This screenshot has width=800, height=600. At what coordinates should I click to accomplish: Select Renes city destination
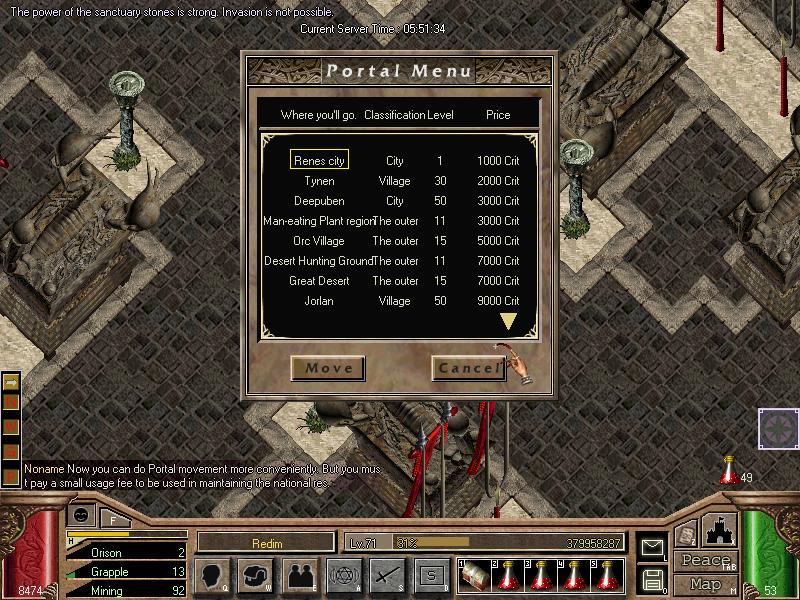319,161
